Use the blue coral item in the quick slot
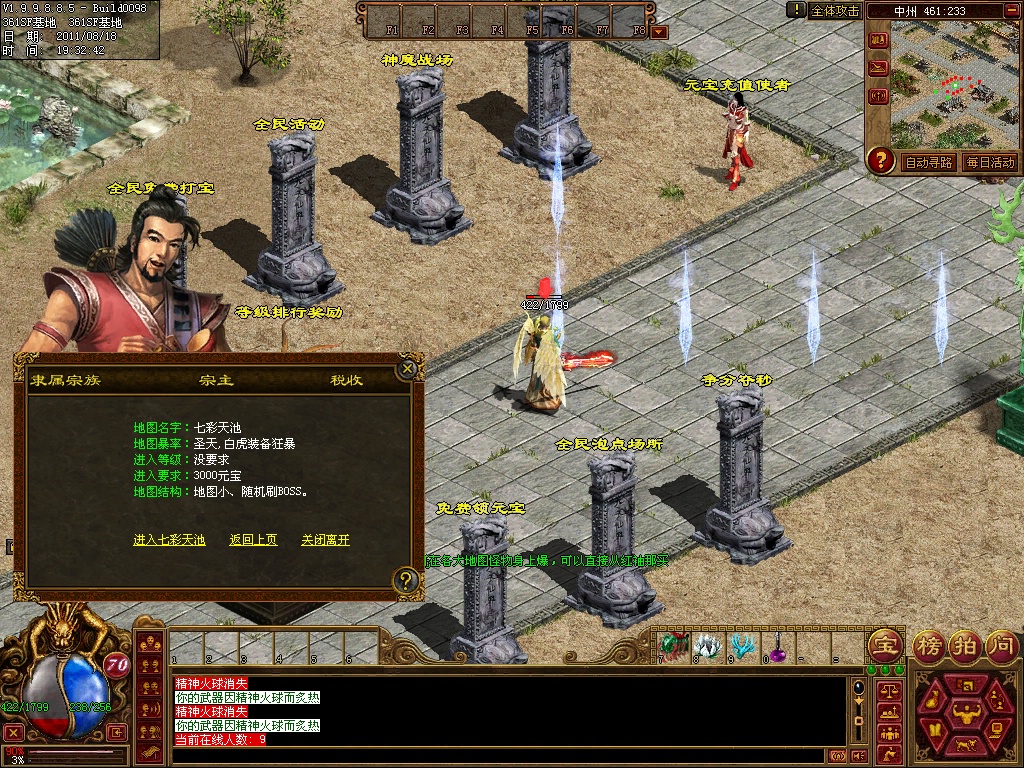Viewport: 1024px width, 768px height. 743,647
